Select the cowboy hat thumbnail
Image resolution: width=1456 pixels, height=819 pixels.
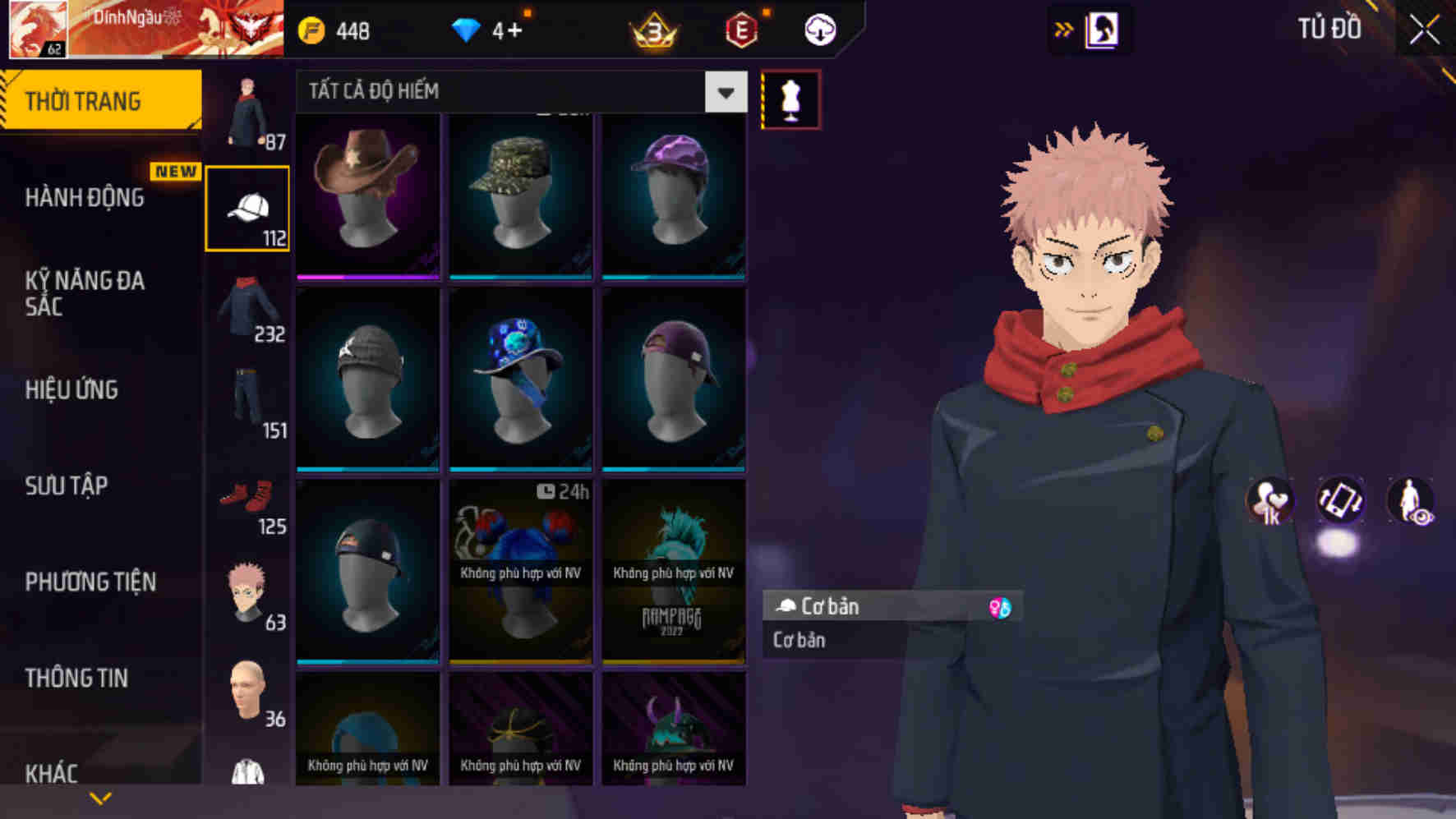(366, 195)
